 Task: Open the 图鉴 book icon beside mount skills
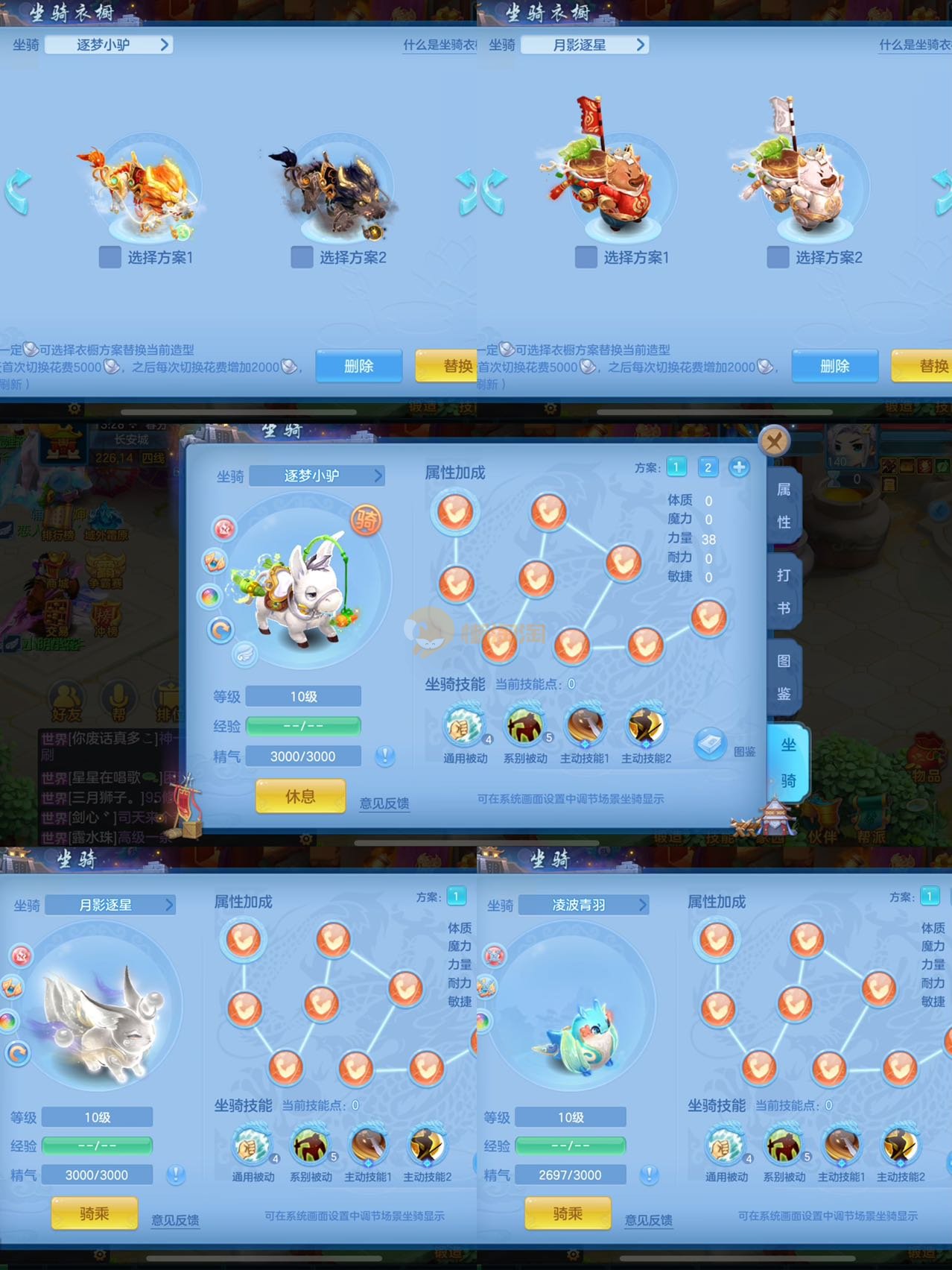711,744
